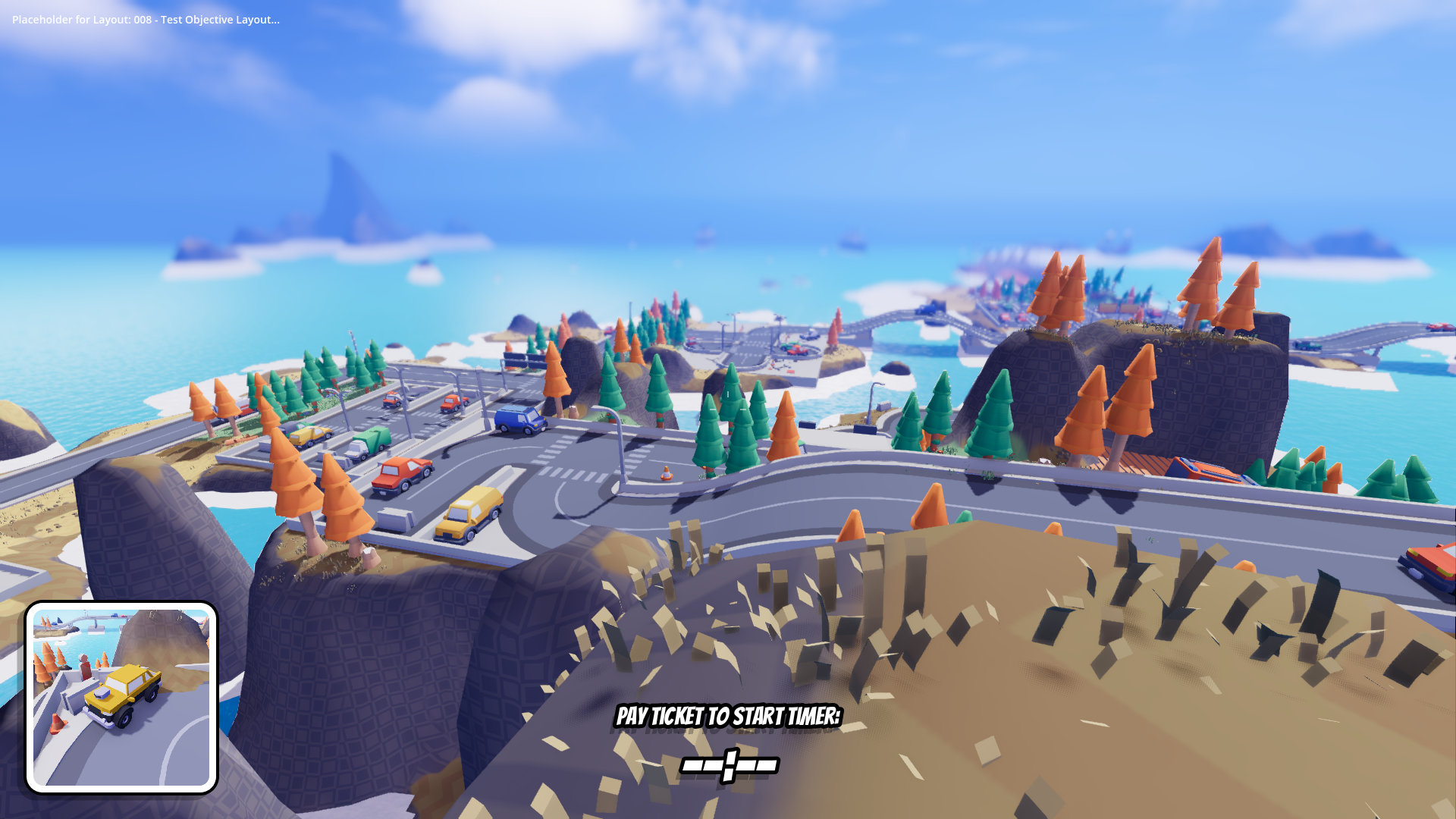Click the yellow truck objective thumbnail

[x=121, y=698]
